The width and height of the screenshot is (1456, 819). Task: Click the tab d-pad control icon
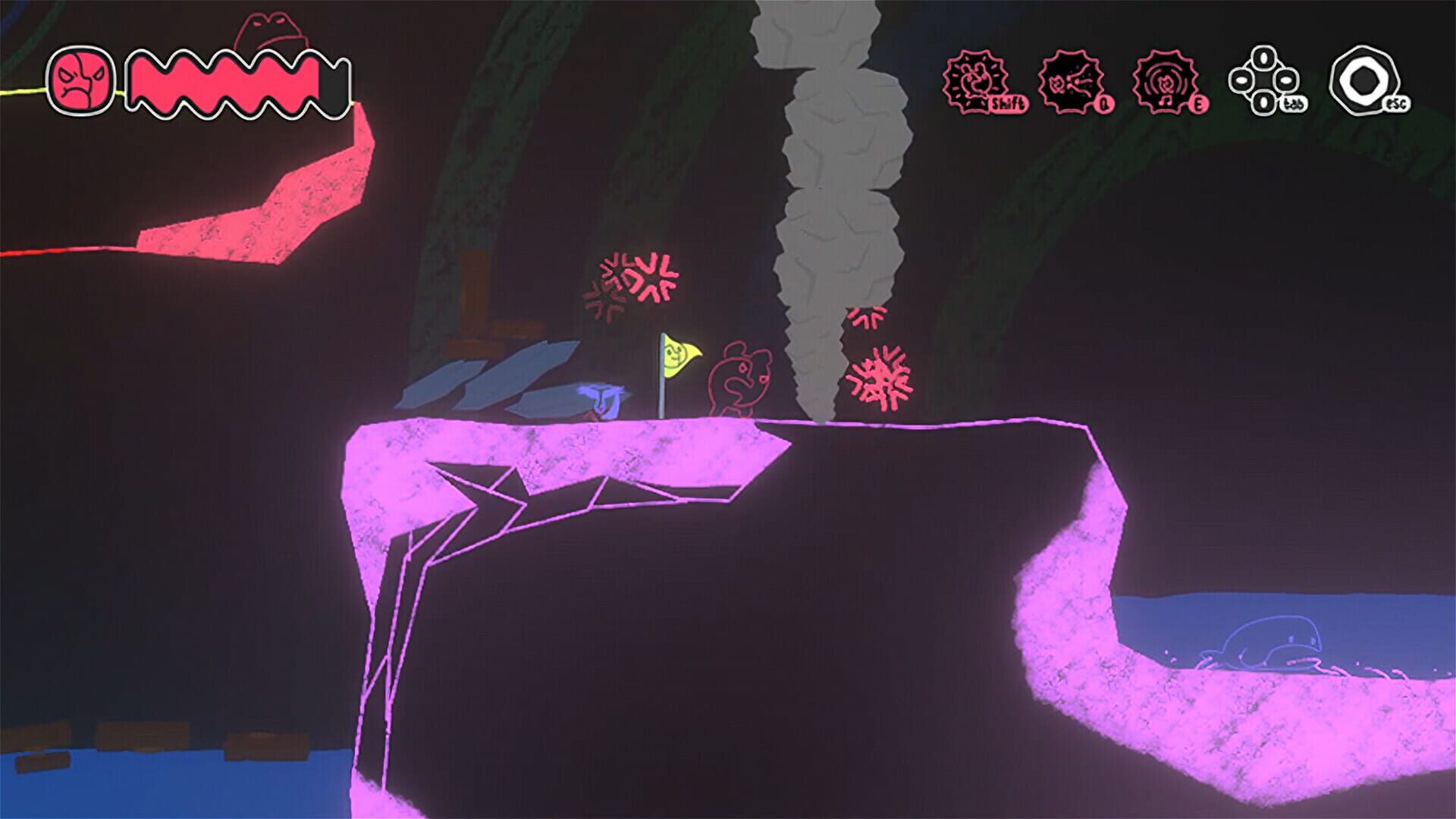[x=1264, y=79]
